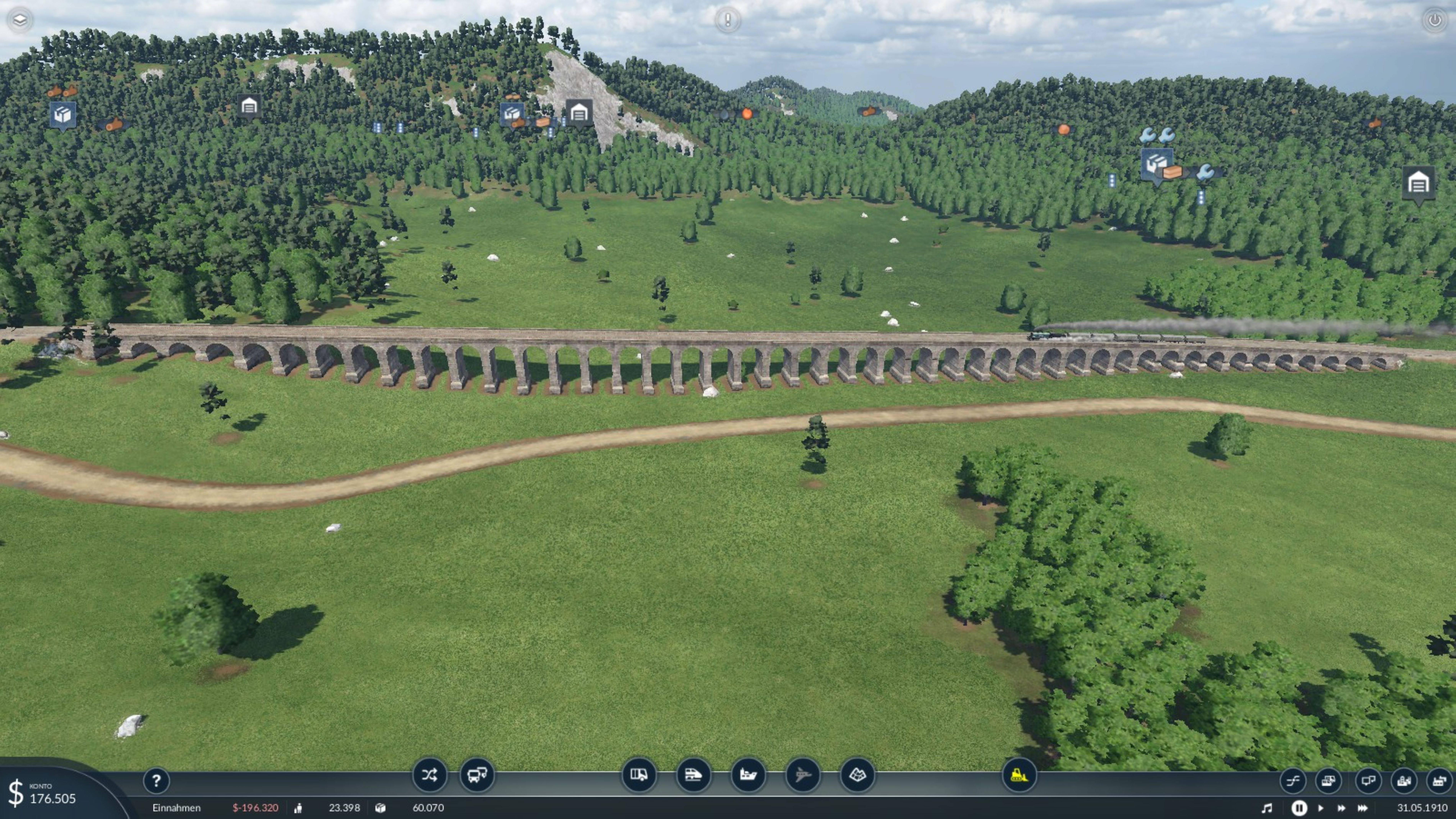The height and width of the screenshot is (819, 1456).
Task: Open the ship construction menu
Action: 748,775
